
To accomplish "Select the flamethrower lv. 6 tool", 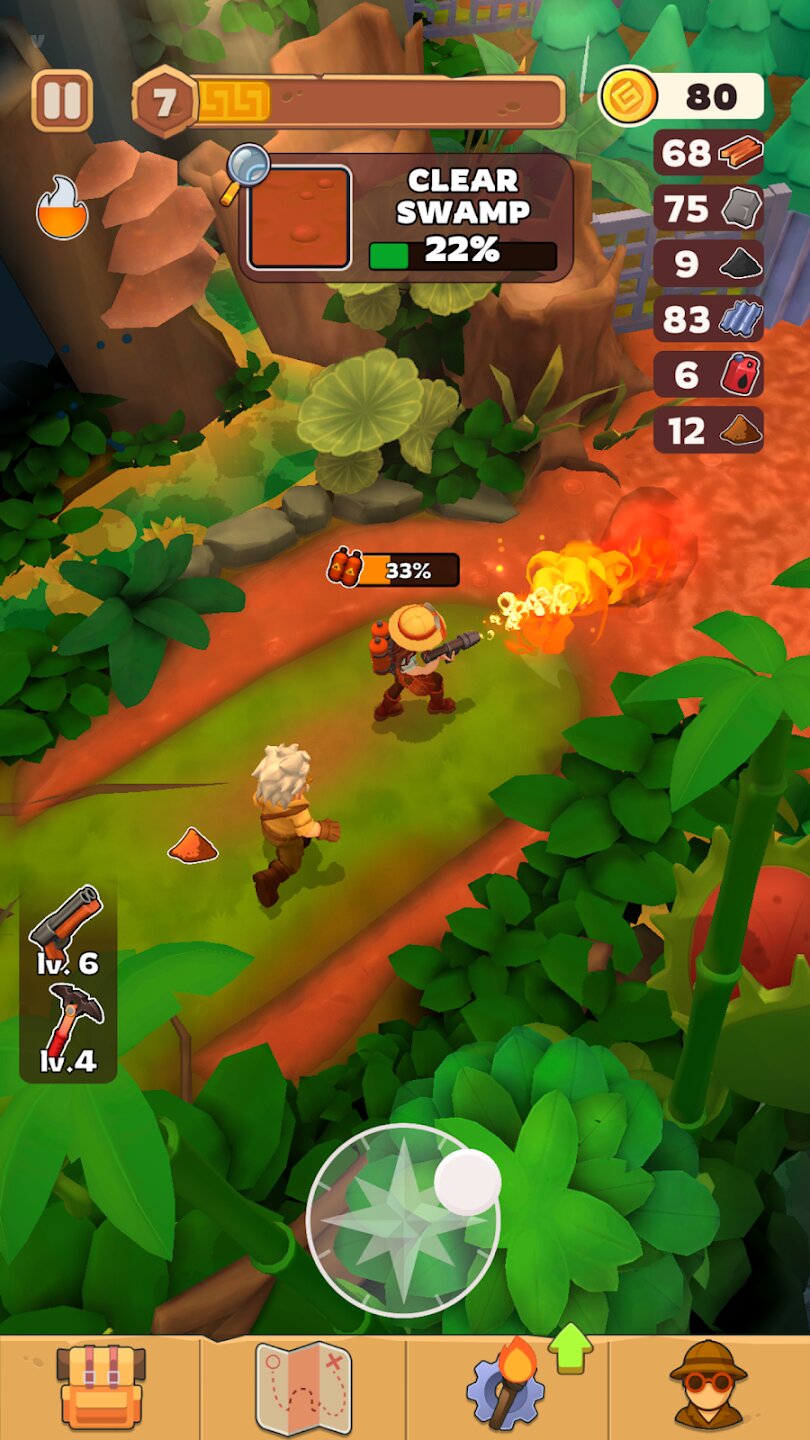I will [x=67, y=930].
